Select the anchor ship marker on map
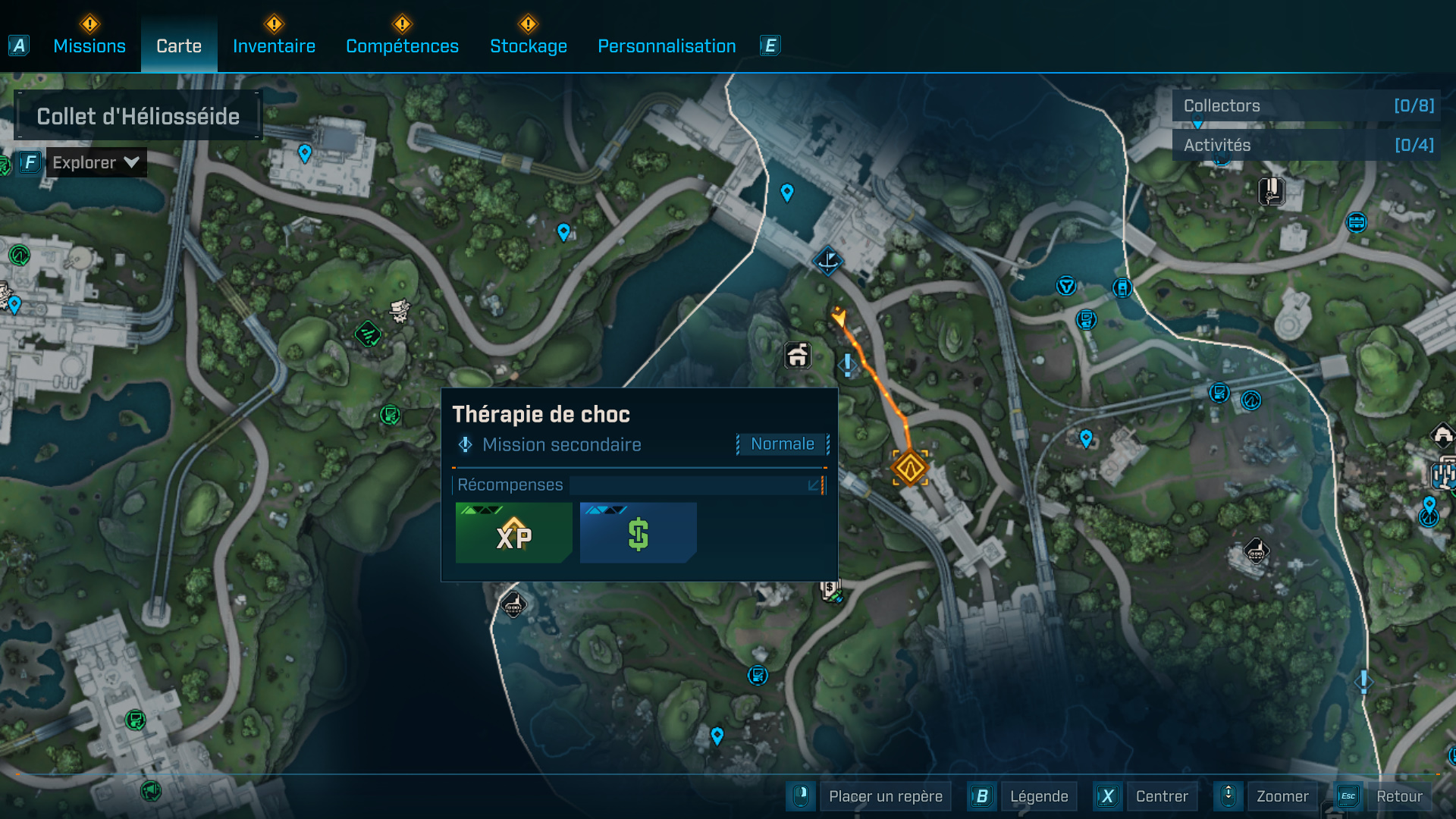The image size is (1456, 819). point(827,261)
